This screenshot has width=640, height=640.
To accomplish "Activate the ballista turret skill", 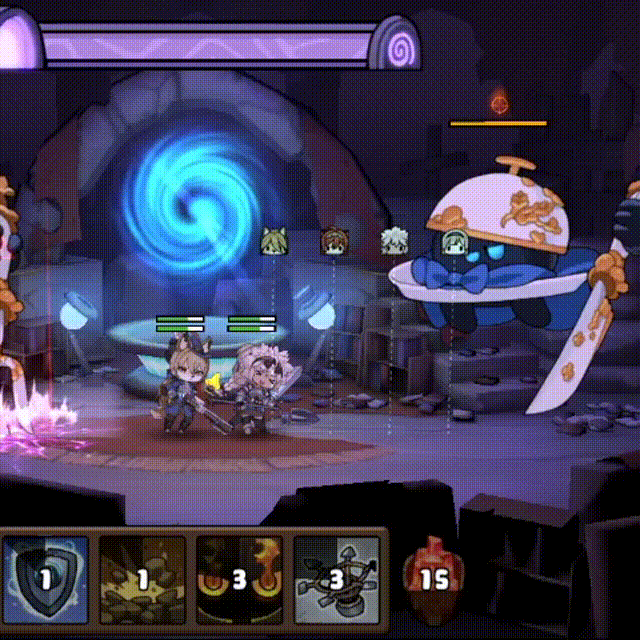I will (337, 579).
